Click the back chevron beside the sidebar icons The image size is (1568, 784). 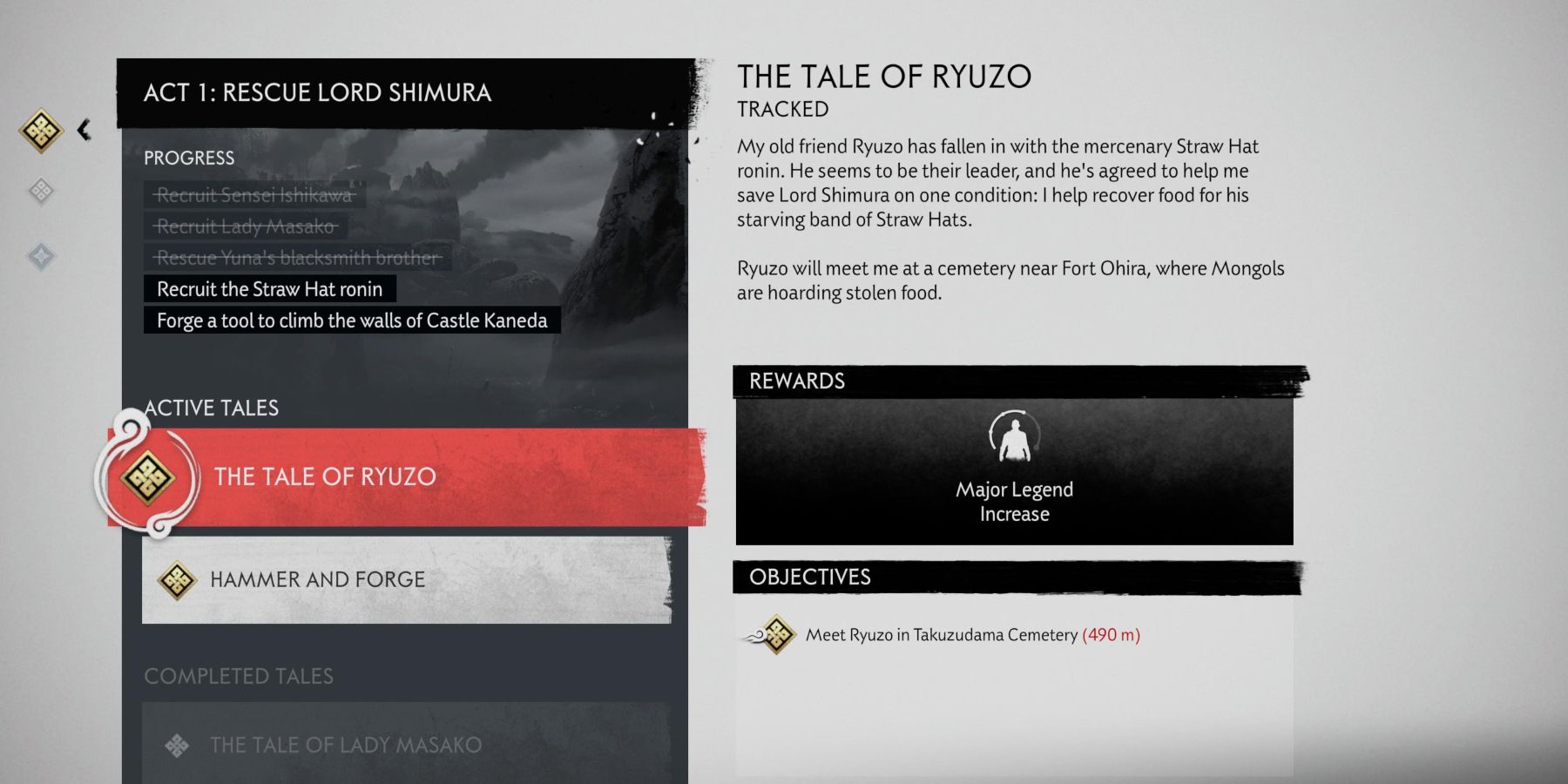[x=84, y=129]
